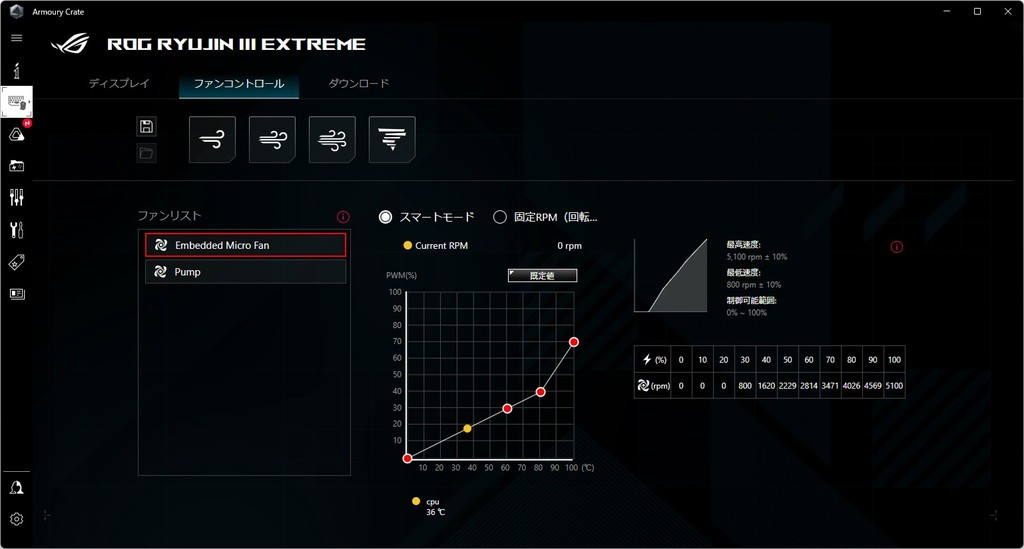Choose the two wind lines fan preset
This screenshot has width=1024, height=549.
tap(272, 139)
